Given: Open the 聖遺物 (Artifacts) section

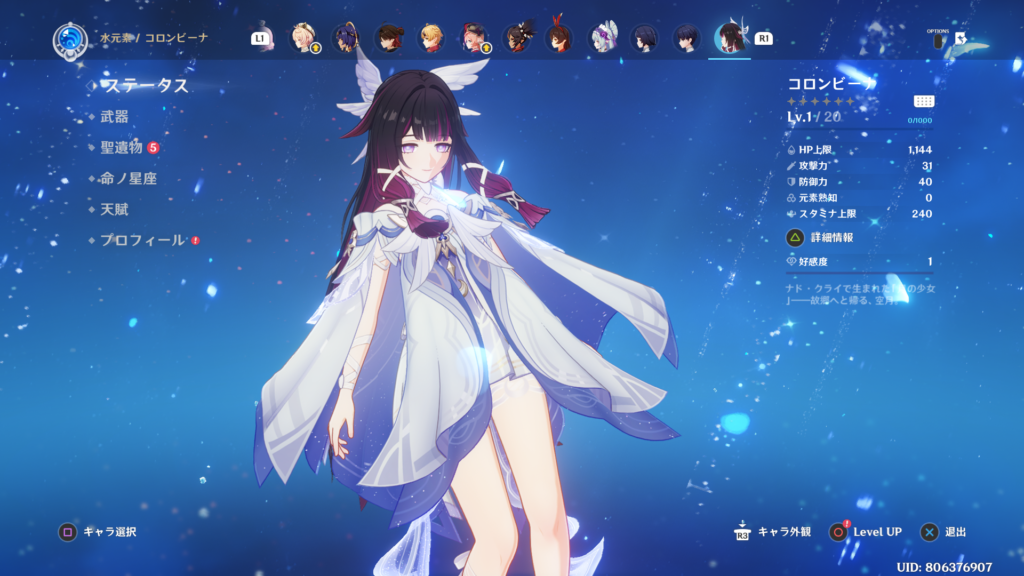Looking at the screenshot, I should (x=121, y=148).
